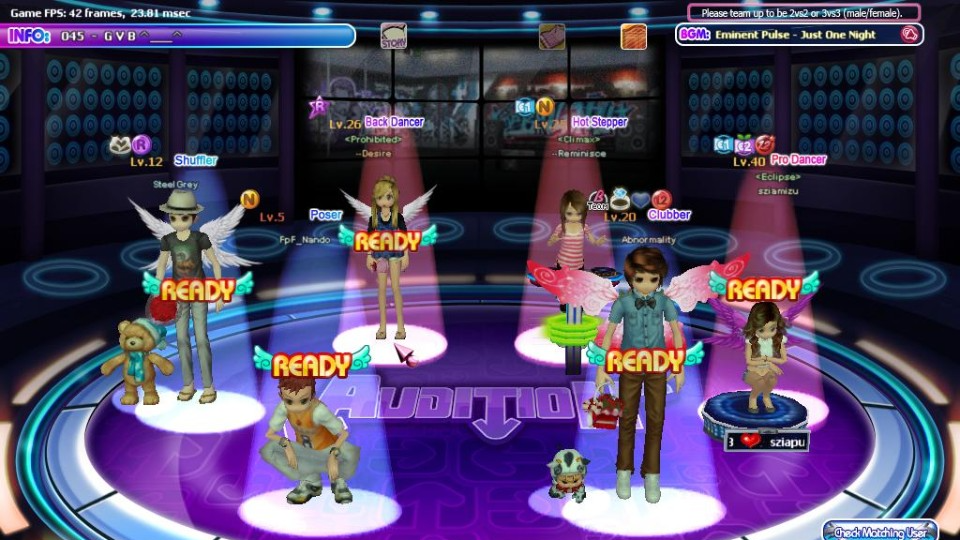960x540 pixels.
Task: Toggle the BGM music button
Action: tap(910, 34)
